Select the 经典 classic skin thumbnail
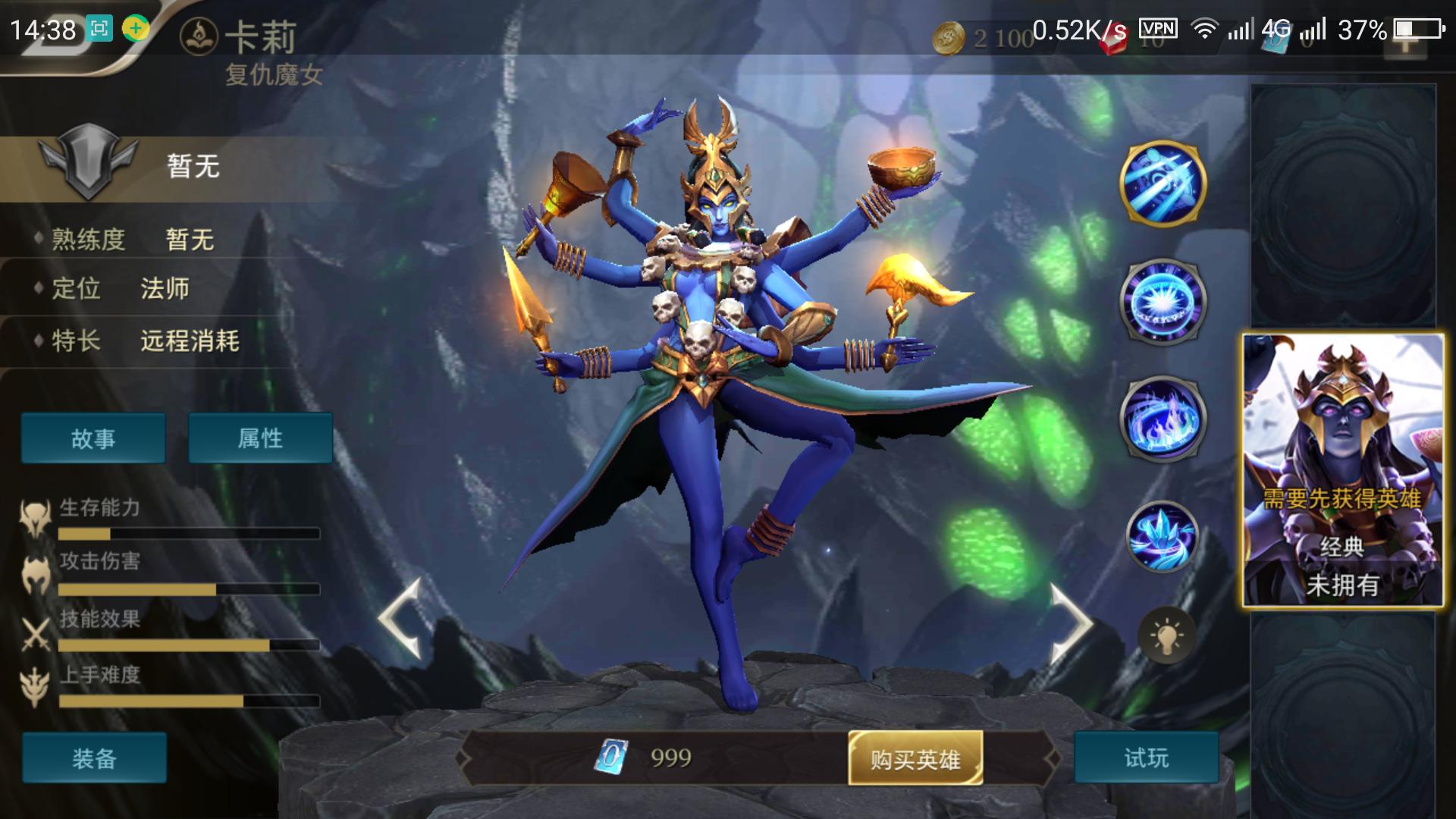Image resolution: width=1456 pixels, height=819 pixels. click(x=1342, y=470)
